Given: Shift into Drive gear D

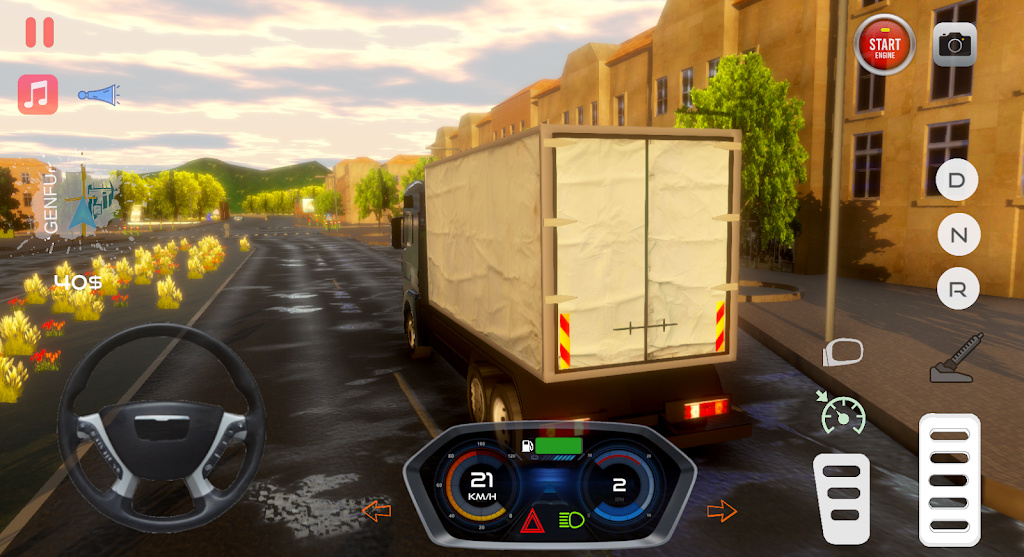Looking at the screenshot, I should 958,181.
